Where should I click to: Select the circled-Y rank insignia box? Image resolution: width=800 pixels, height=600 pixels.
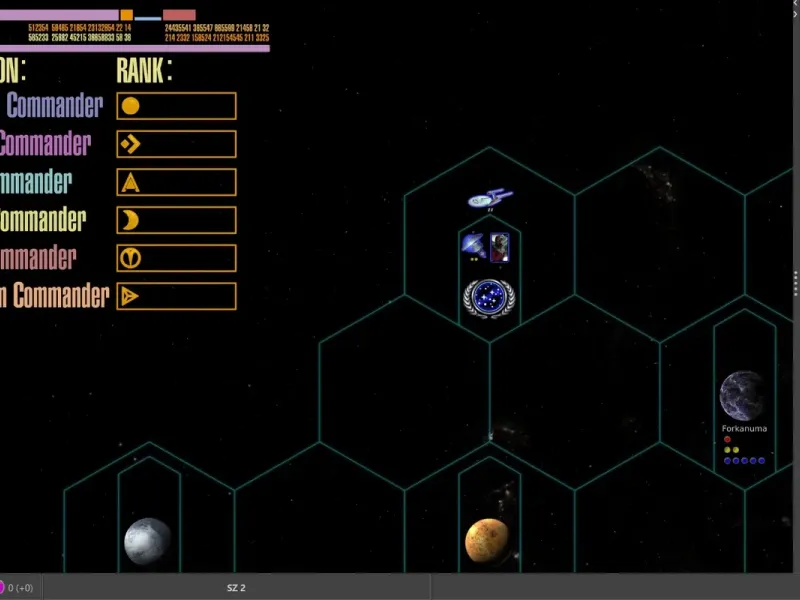(x=176, y=258)
